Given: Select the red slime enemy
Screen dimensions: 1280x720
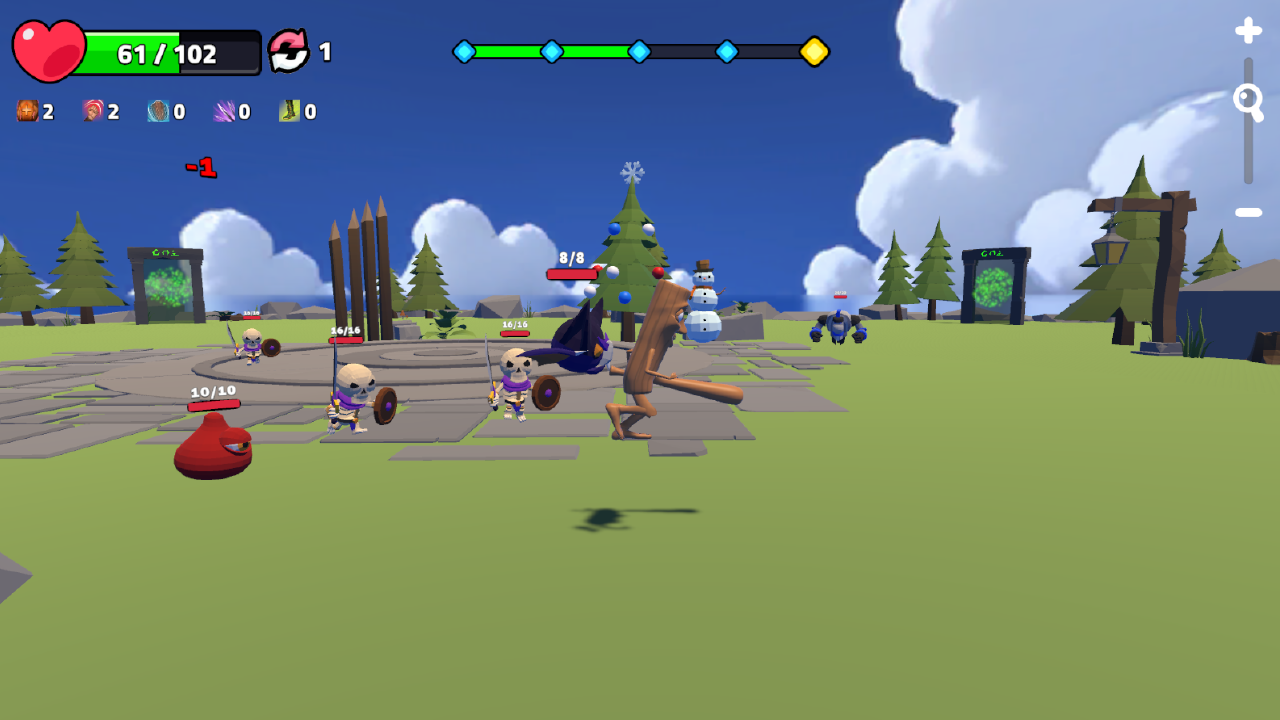Looking at the screenshot, I should tap(210, 445).
